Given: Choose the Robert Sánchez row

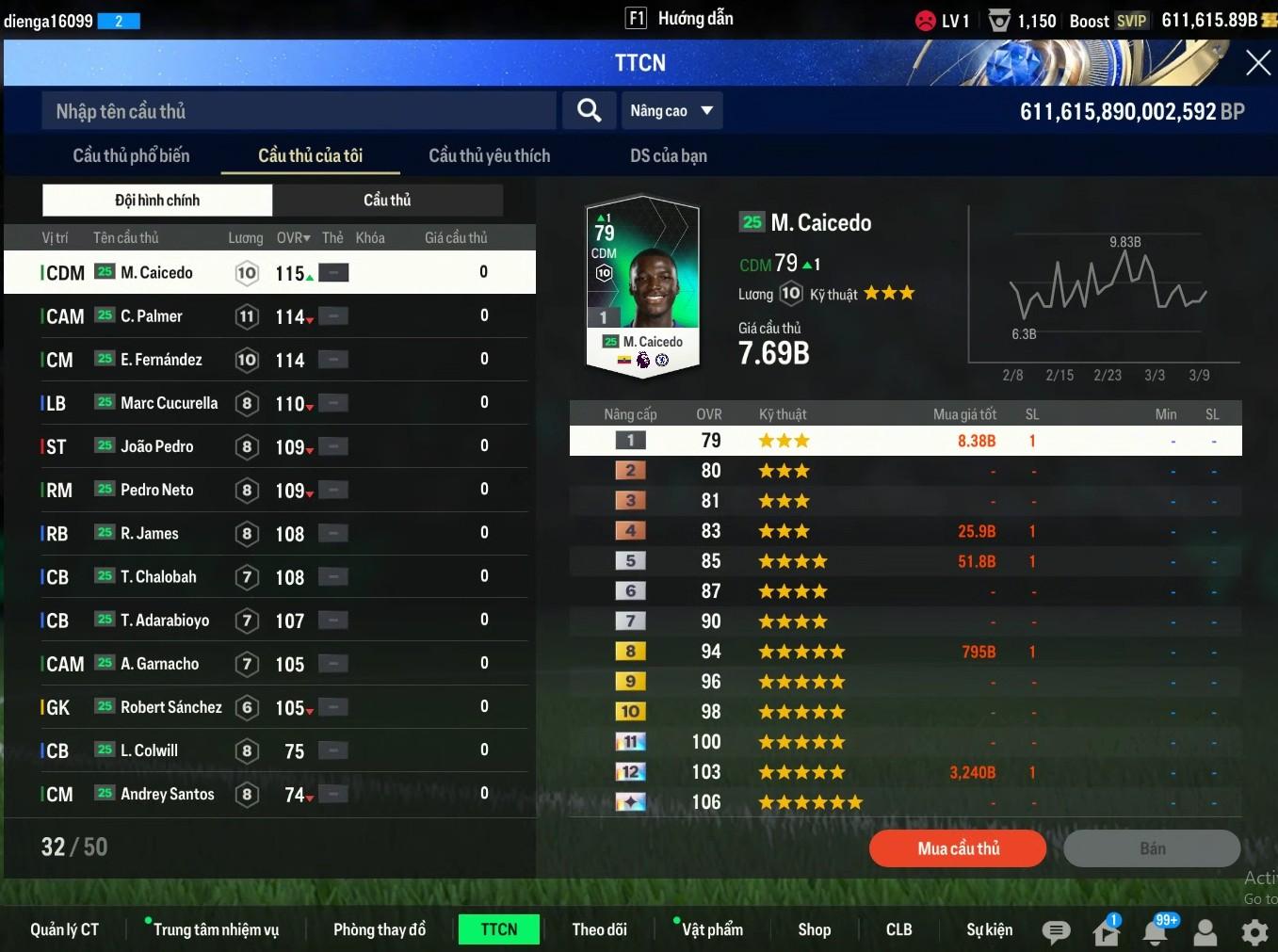Looking at the screenshot, I should click(x=171, y=707).
